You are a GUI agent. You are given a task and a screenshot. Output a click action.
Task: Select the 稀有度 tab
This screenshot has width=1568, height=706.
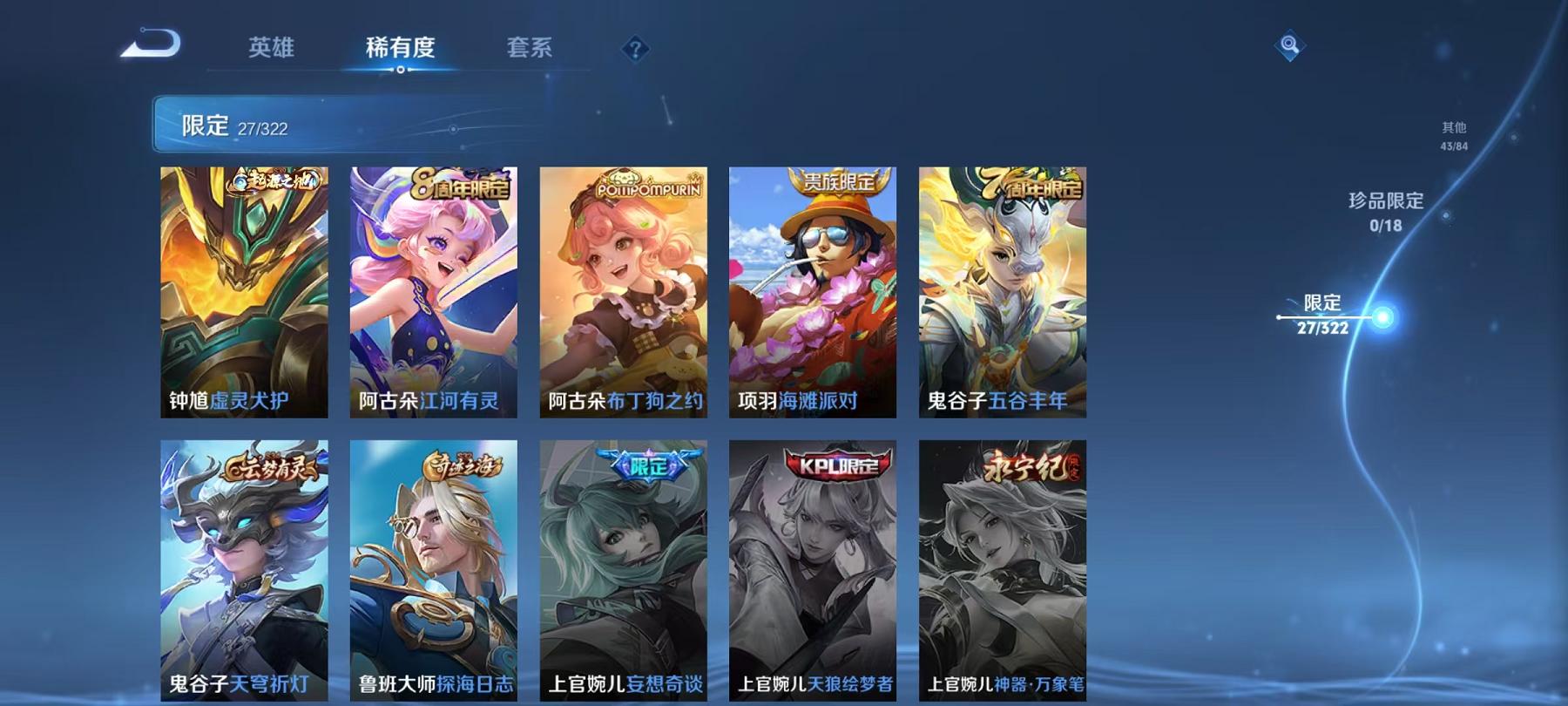click(399, 50)
